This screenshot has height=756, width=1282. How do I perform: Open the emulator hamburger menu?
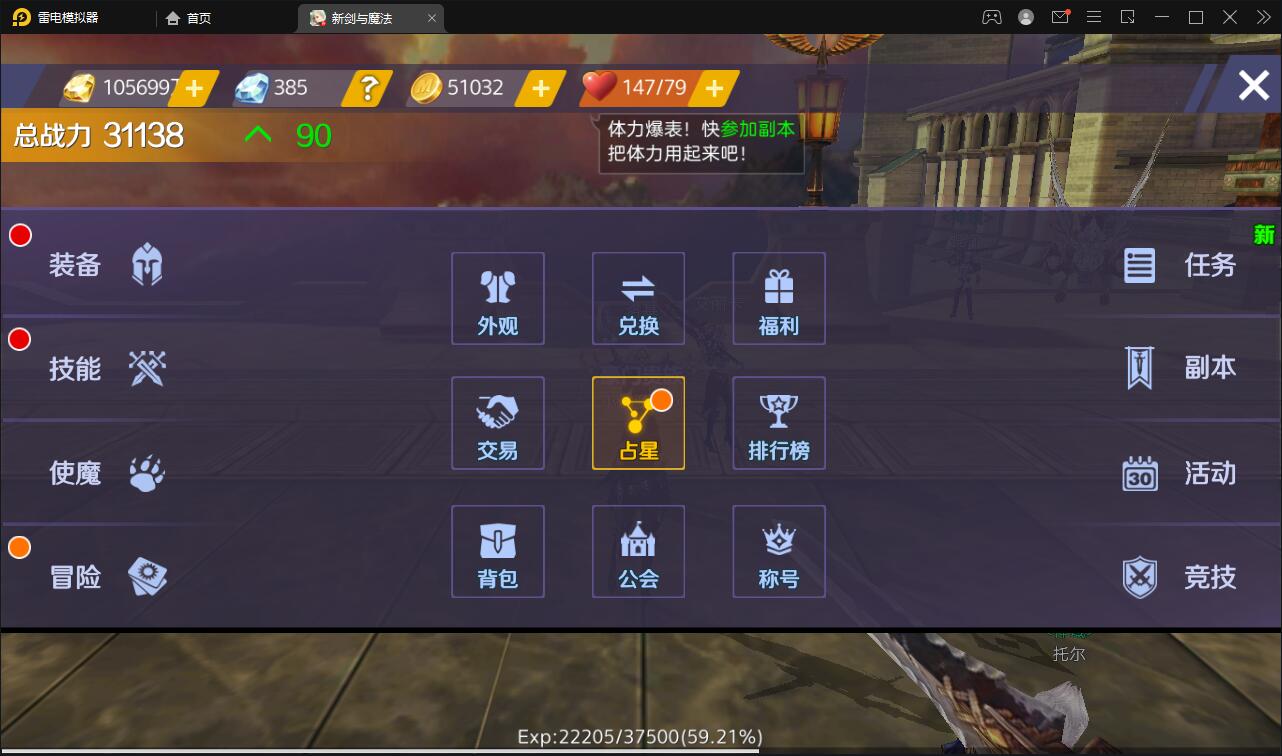(x=1094, y=17)
